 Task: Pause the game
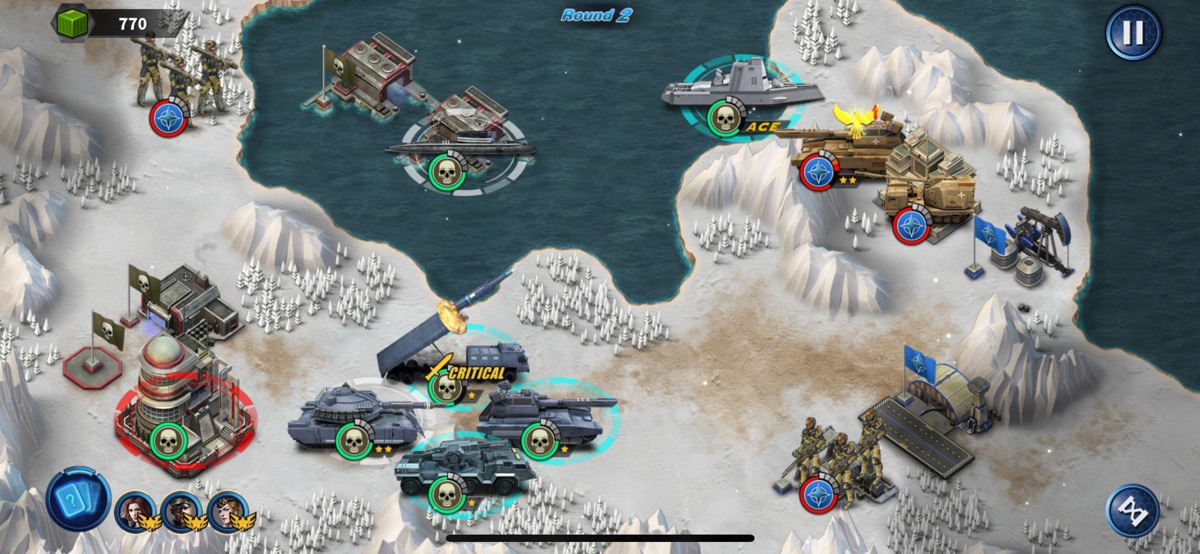(1133, 33)
